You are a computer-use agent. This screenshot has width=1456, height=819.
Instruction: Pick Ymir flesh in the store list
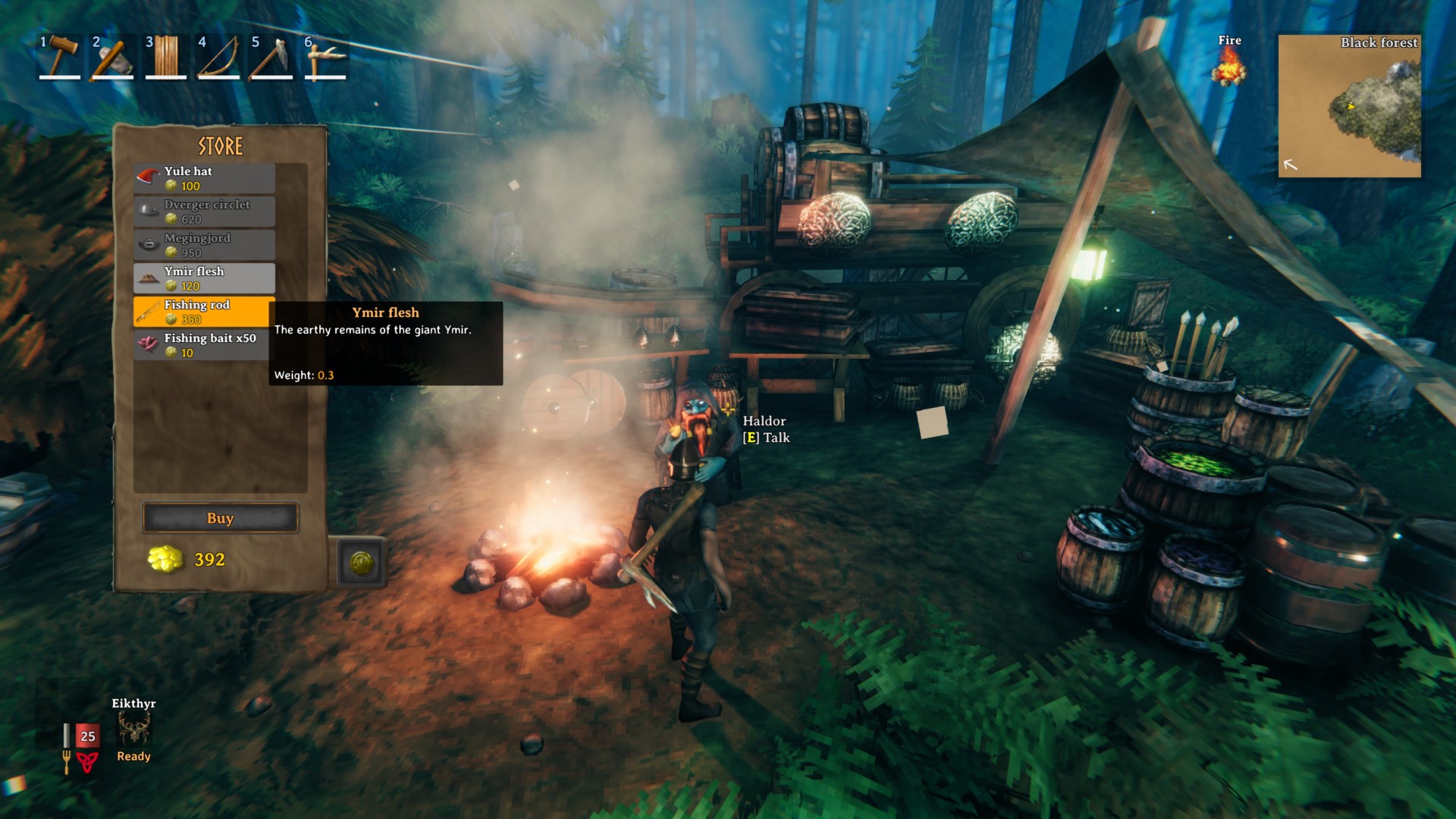pyautogui.click(x=204, y=278)
